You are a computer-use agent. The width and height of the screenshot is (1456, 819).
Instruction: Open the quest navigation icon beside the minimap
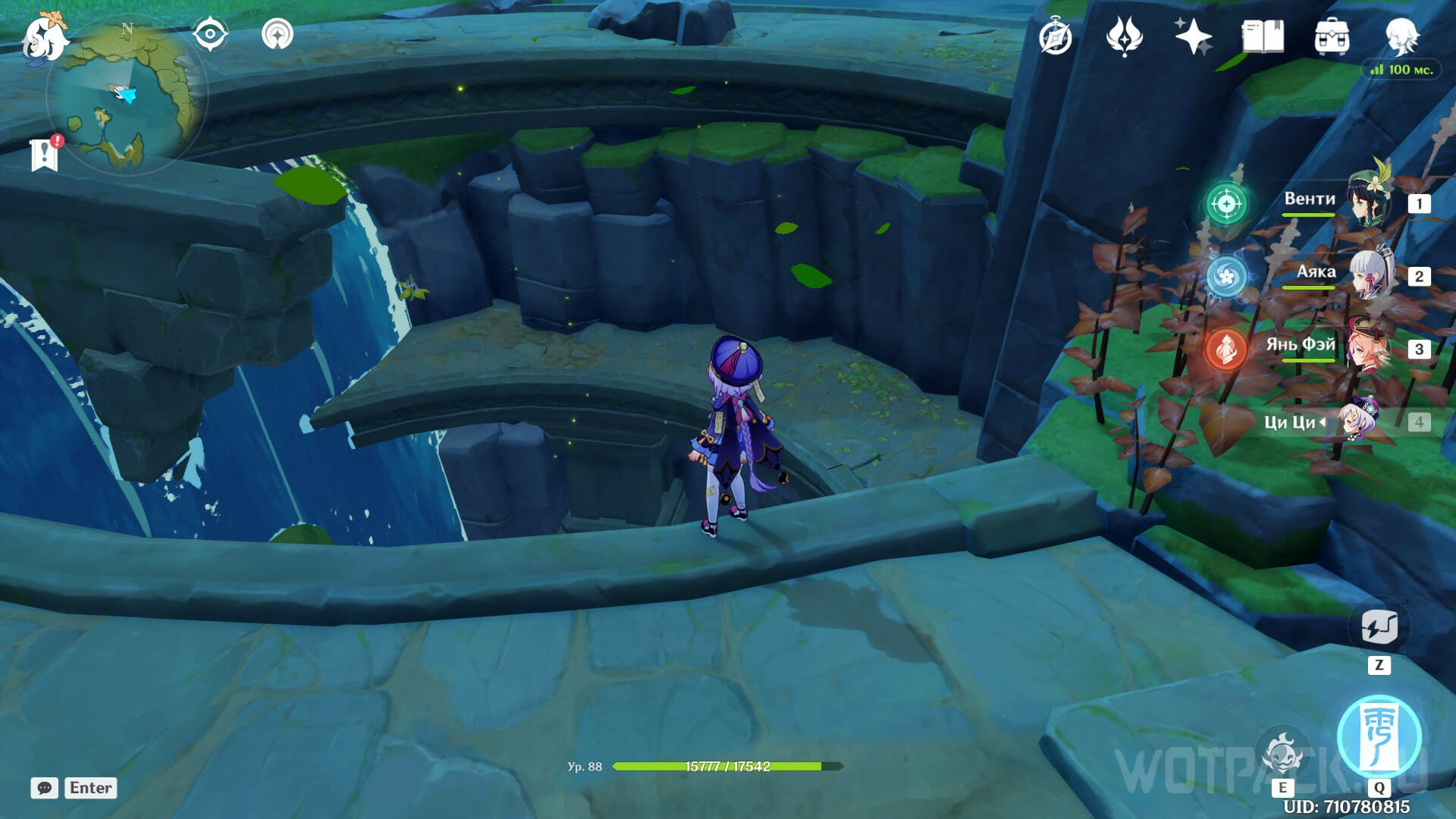(x=278, y=35)
